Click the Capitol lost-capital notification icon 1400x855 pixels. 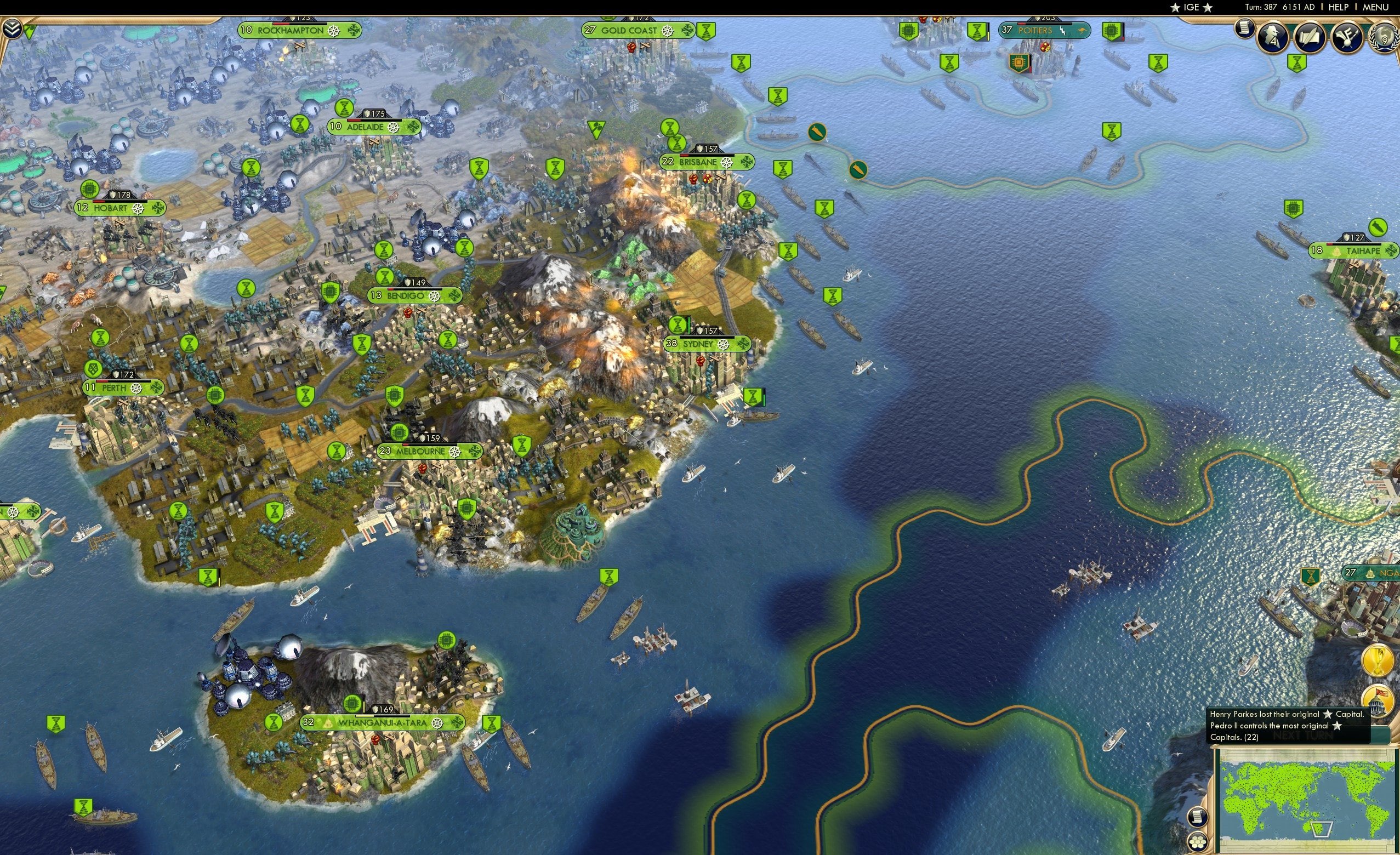click(x=1379, y=702)
